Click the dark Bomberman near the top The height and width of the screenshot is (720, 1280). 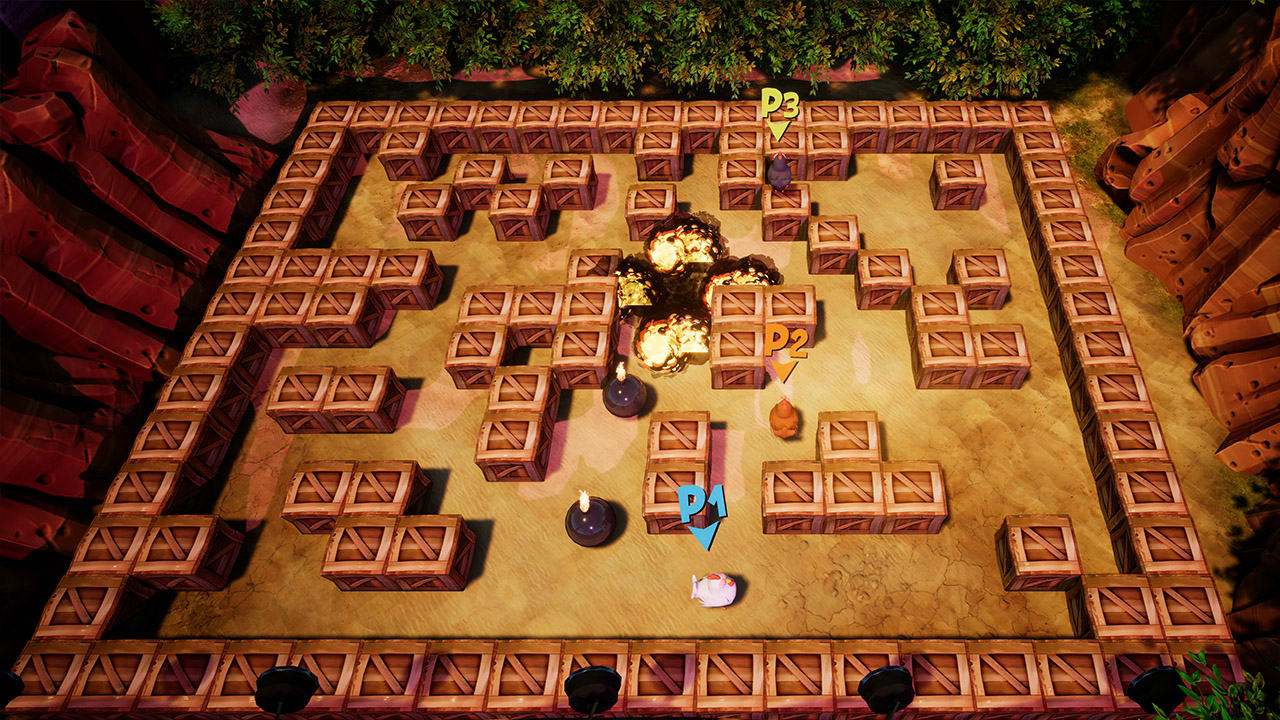click(x=779, y=172)
